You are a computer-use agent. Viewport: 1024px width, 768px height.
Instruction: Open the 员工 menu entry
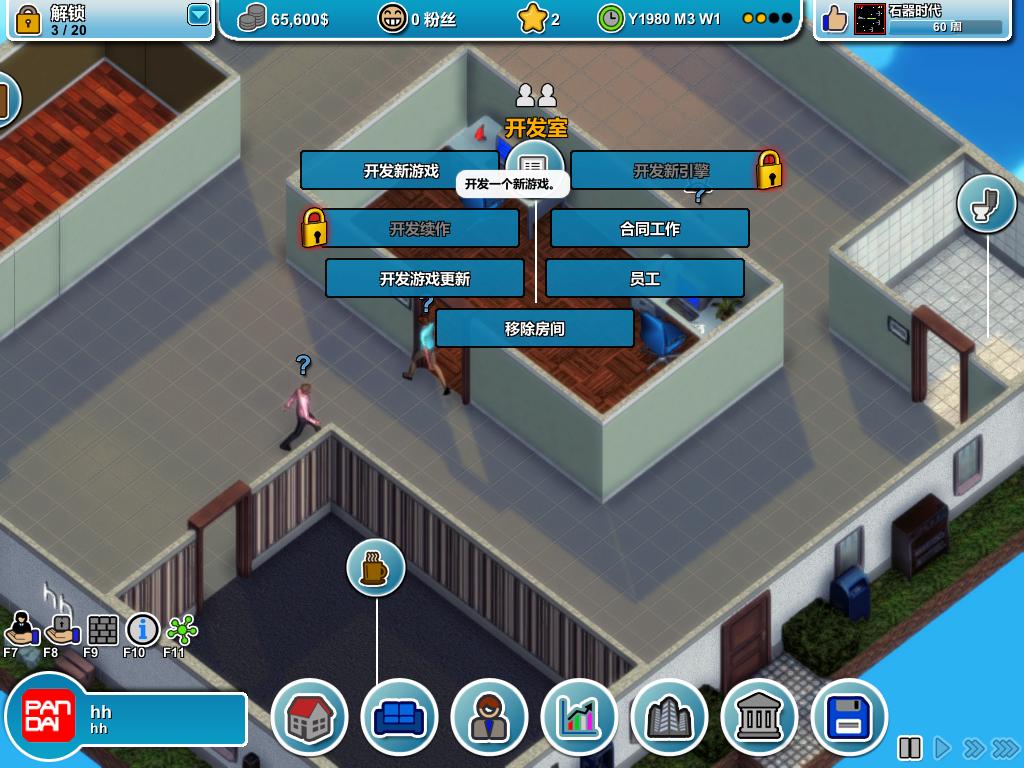click(644, 279)
